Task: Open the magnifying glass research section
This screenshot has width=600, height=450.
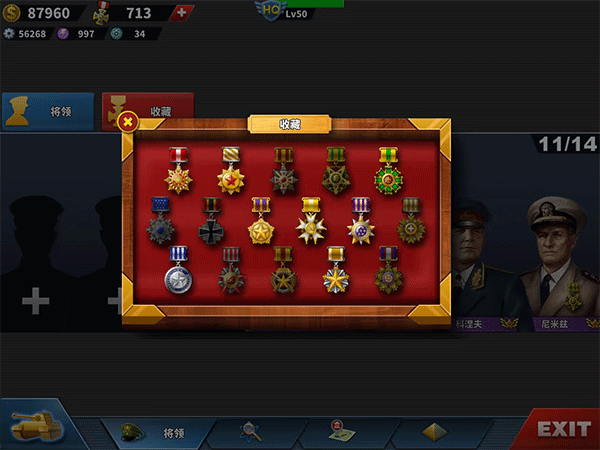Action: click(251, 431)
